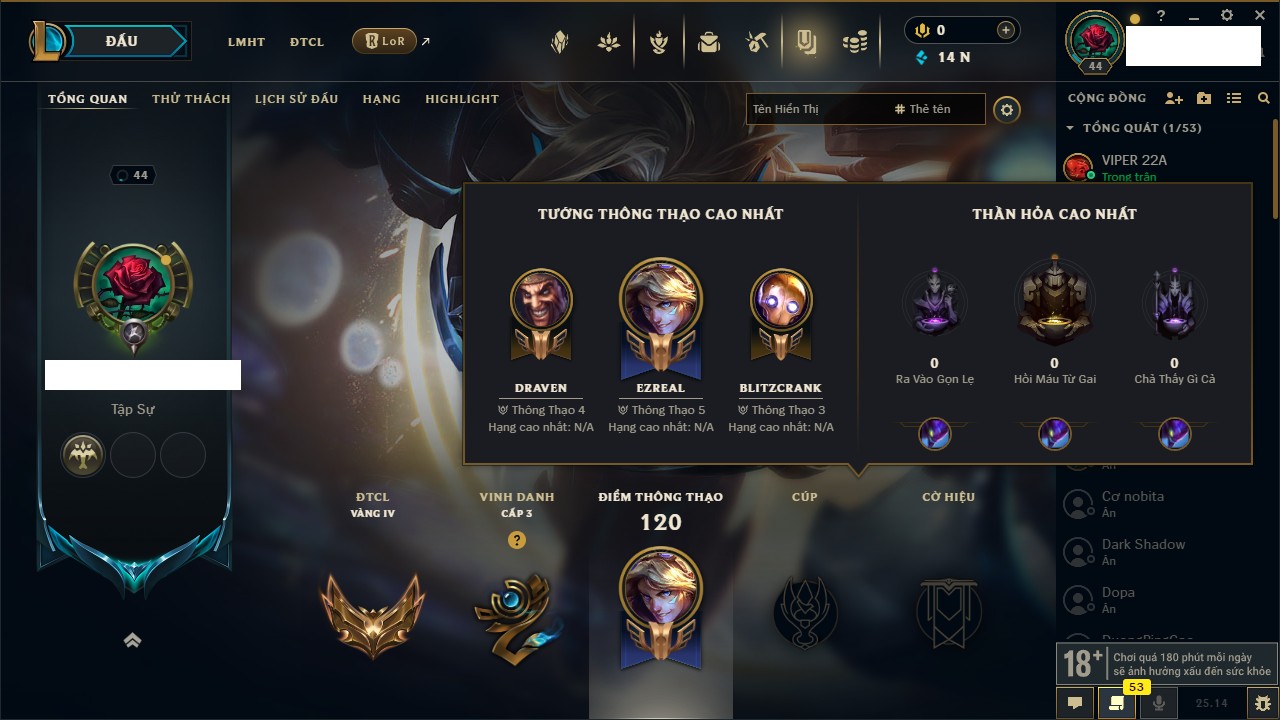1280x720 pixels.
Task: Add RP with the plus button
Action: [1006, 30]
